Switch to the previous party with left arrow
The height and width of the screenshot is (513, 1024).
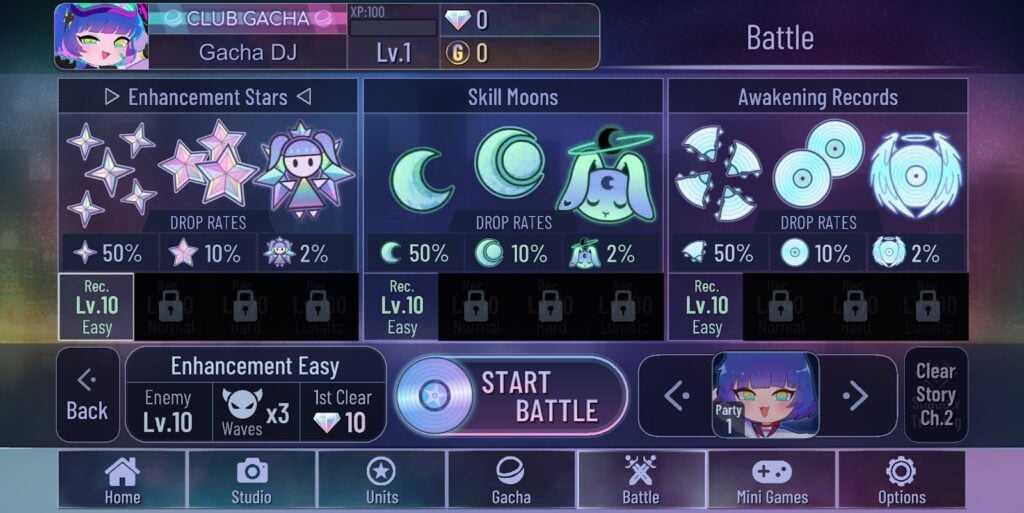[x=676, y=396]
